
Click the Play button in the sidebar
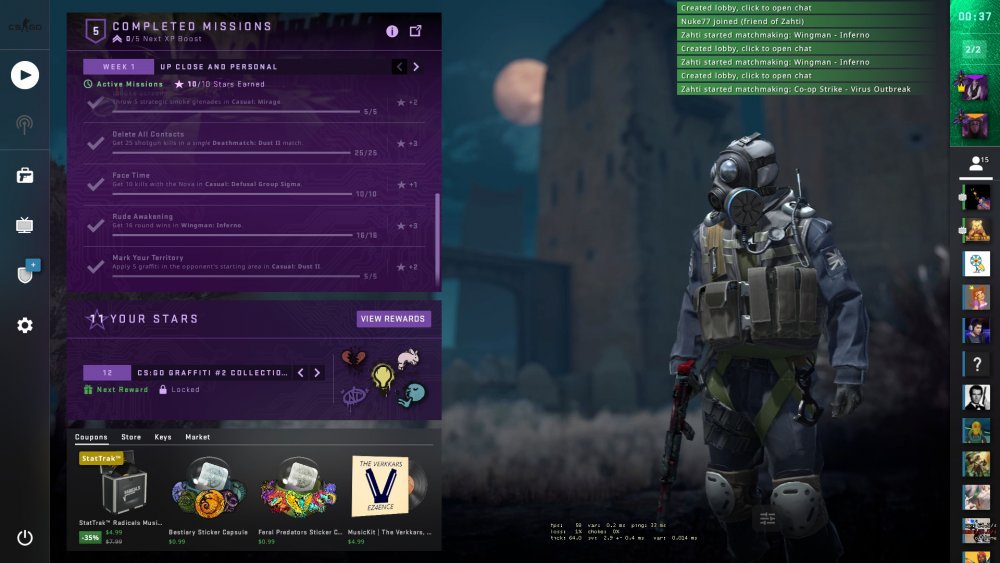(25, 75)
